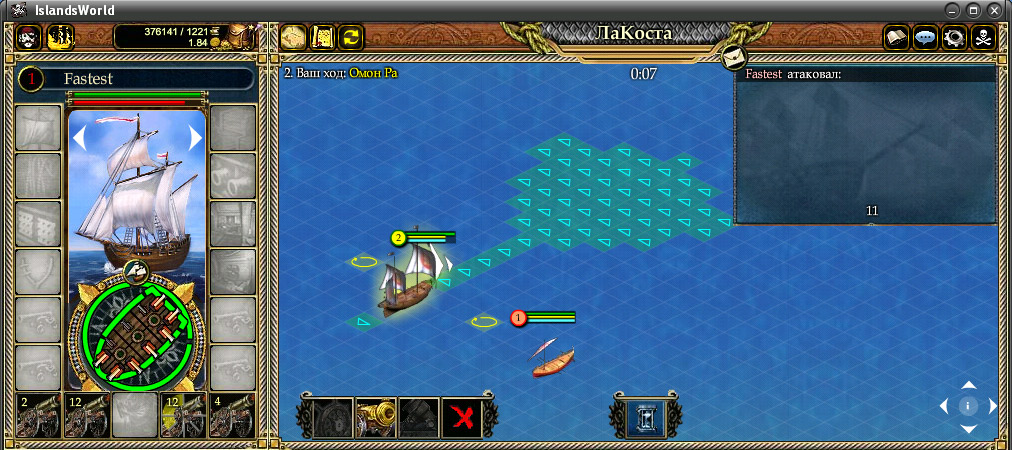Open chat via the speech bubble icon

[x=925, y=37]
